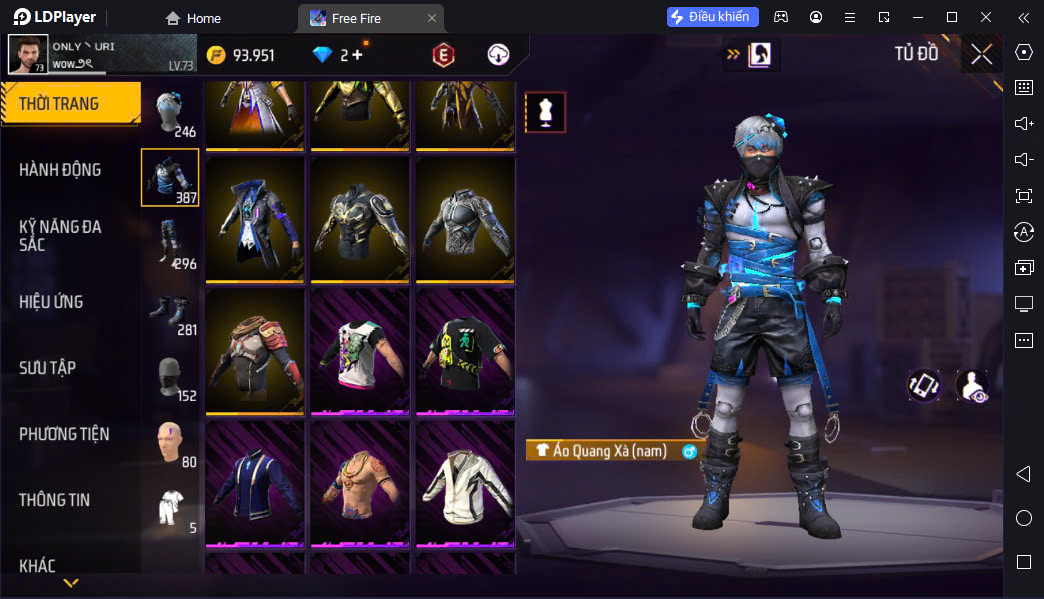
Task: Toggle the character view eye icon
Action: [971, 386]
